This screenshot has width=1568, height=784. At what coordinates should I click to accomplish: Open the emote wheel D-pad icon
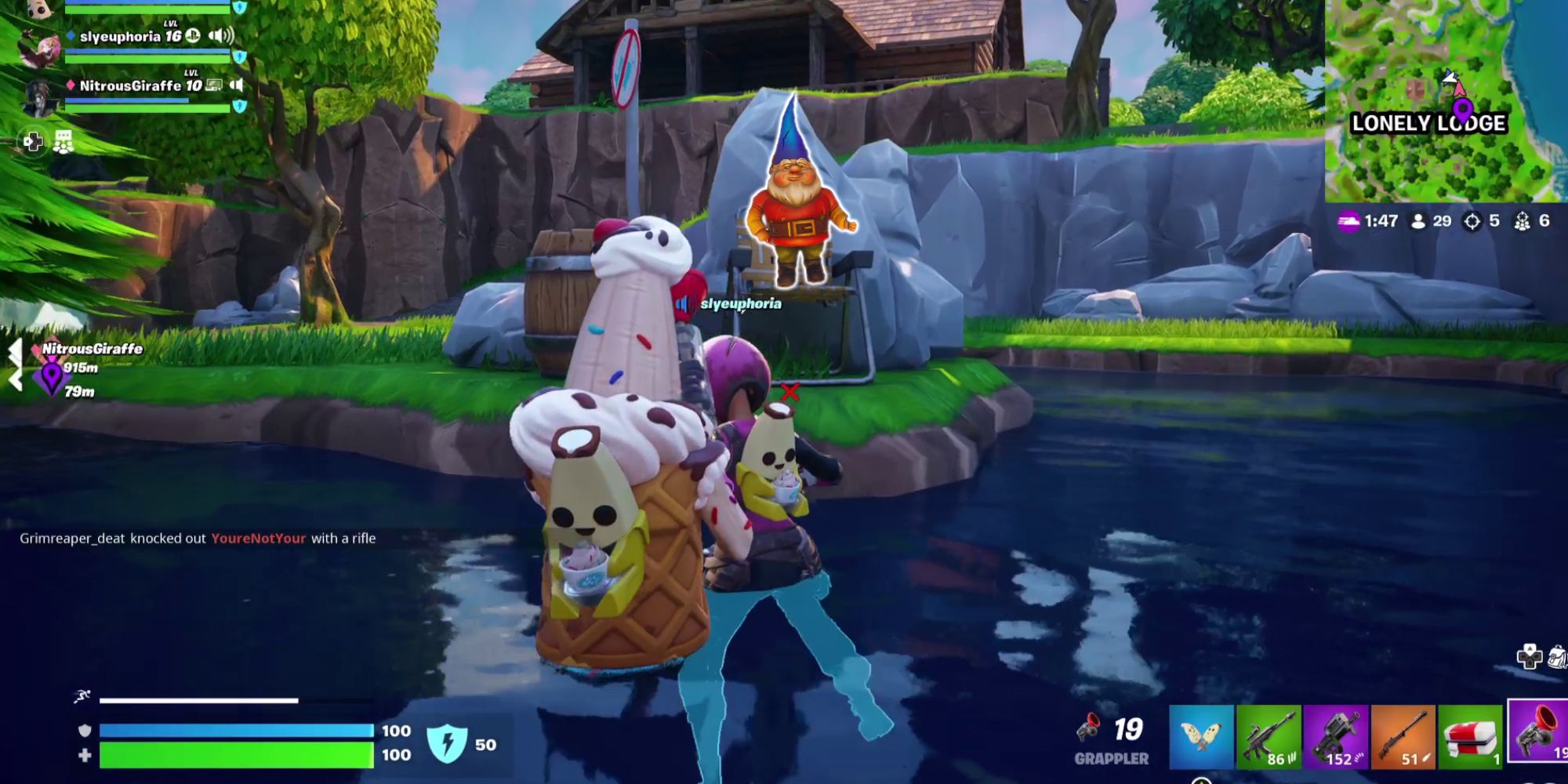coord(34,142)
